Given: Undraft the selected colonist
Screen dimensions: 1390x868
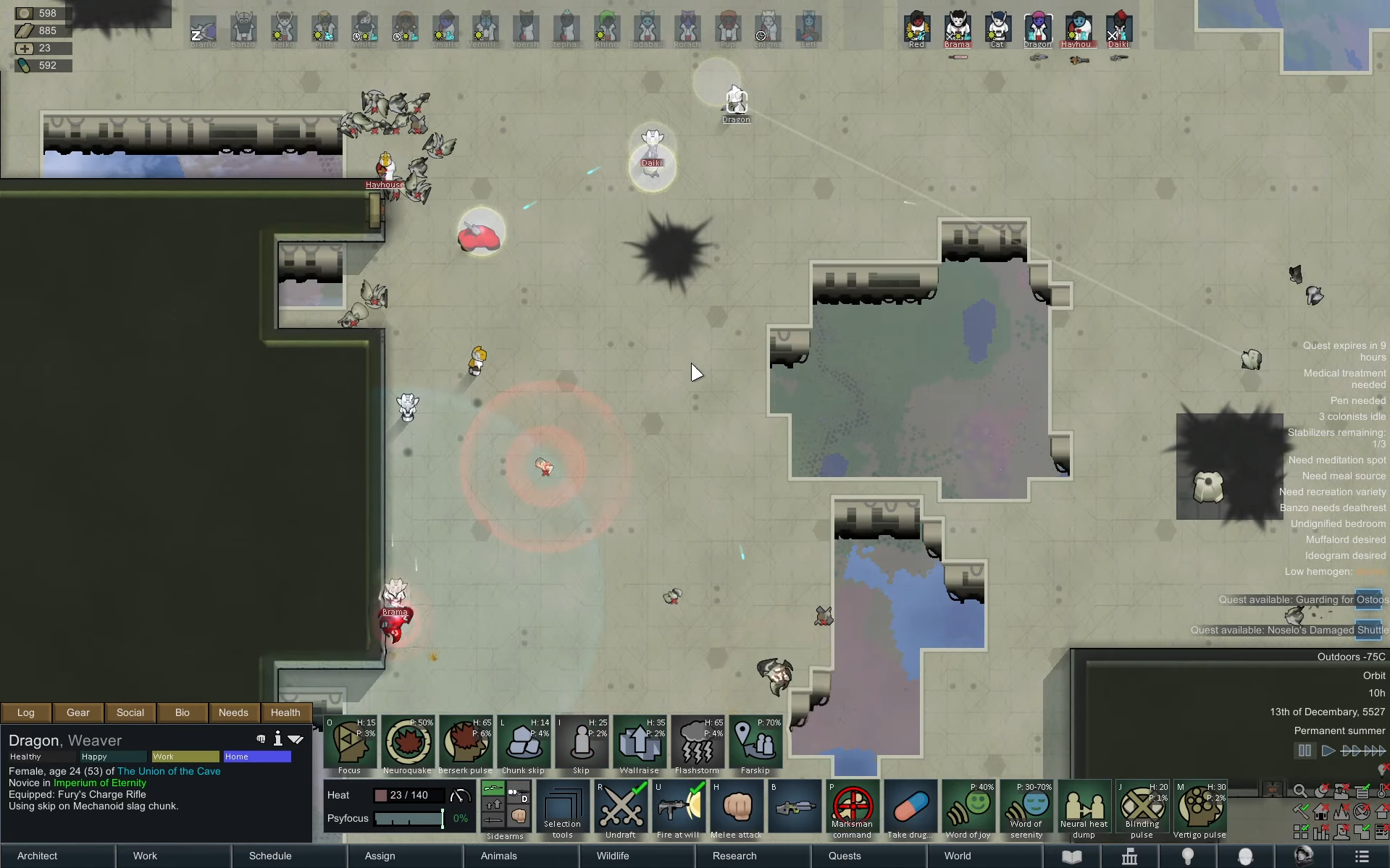Looking at the screenshot, I should [621, 806].
